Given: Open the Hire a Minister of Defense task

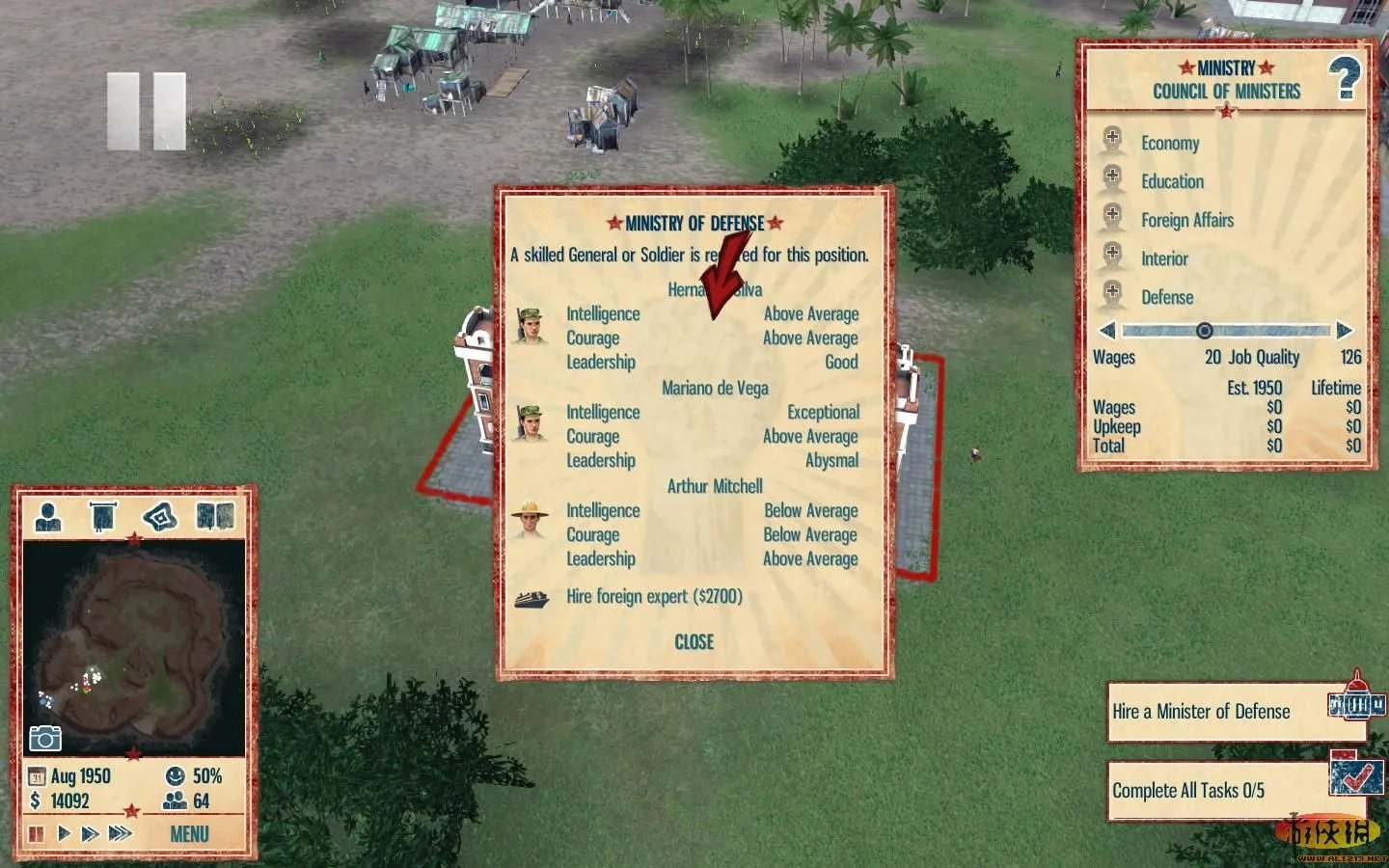Looking at the screenshot, I should pos(1201,713).
